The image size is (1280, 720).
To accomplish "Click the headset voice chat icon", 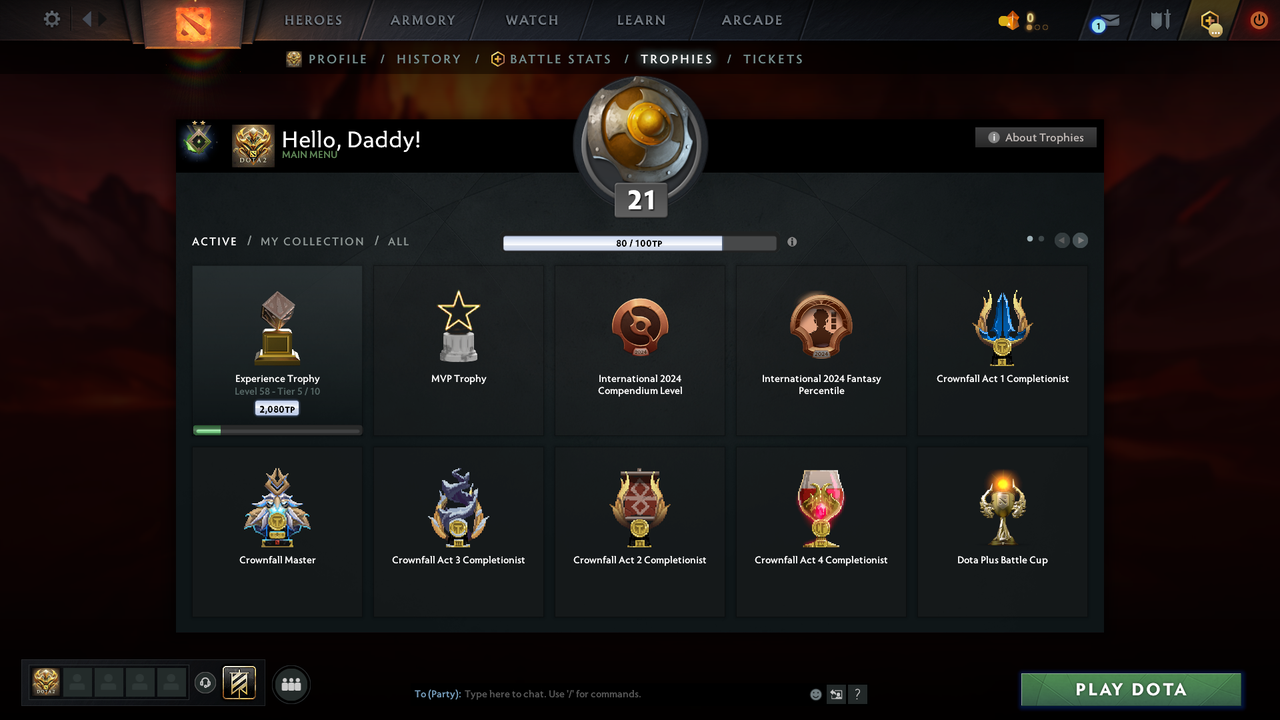I will coord(206,682).
